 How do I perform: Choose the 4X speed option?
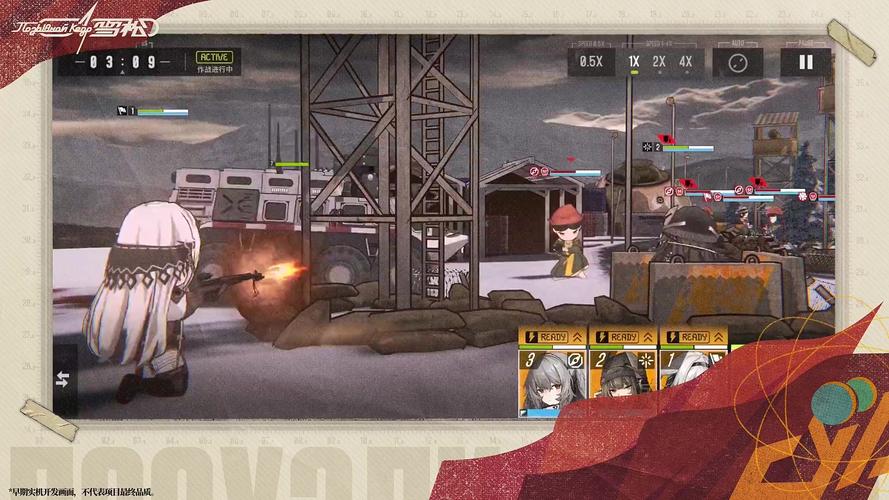(685, 62)
